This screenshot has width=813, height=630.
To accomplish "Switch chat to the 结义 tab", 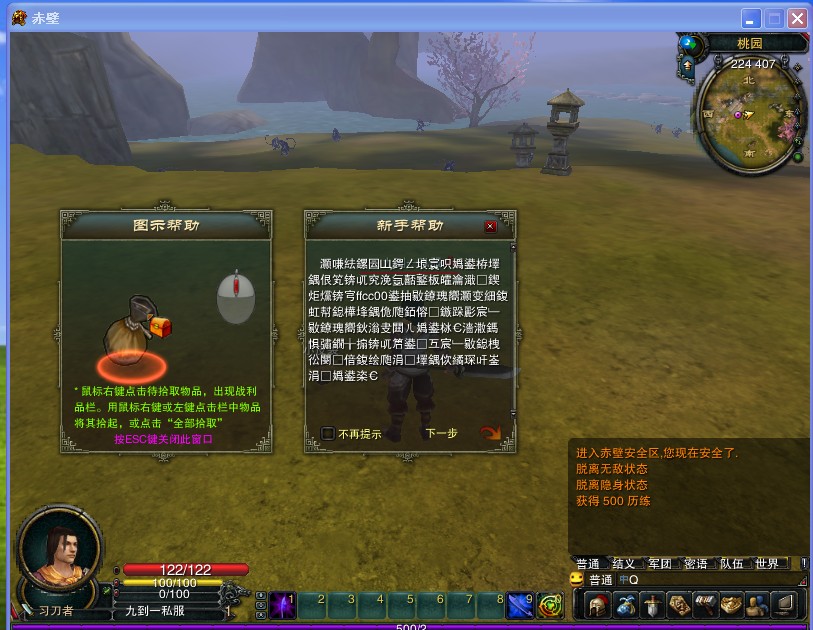I will pyautogui.click(x=624, y=564).
